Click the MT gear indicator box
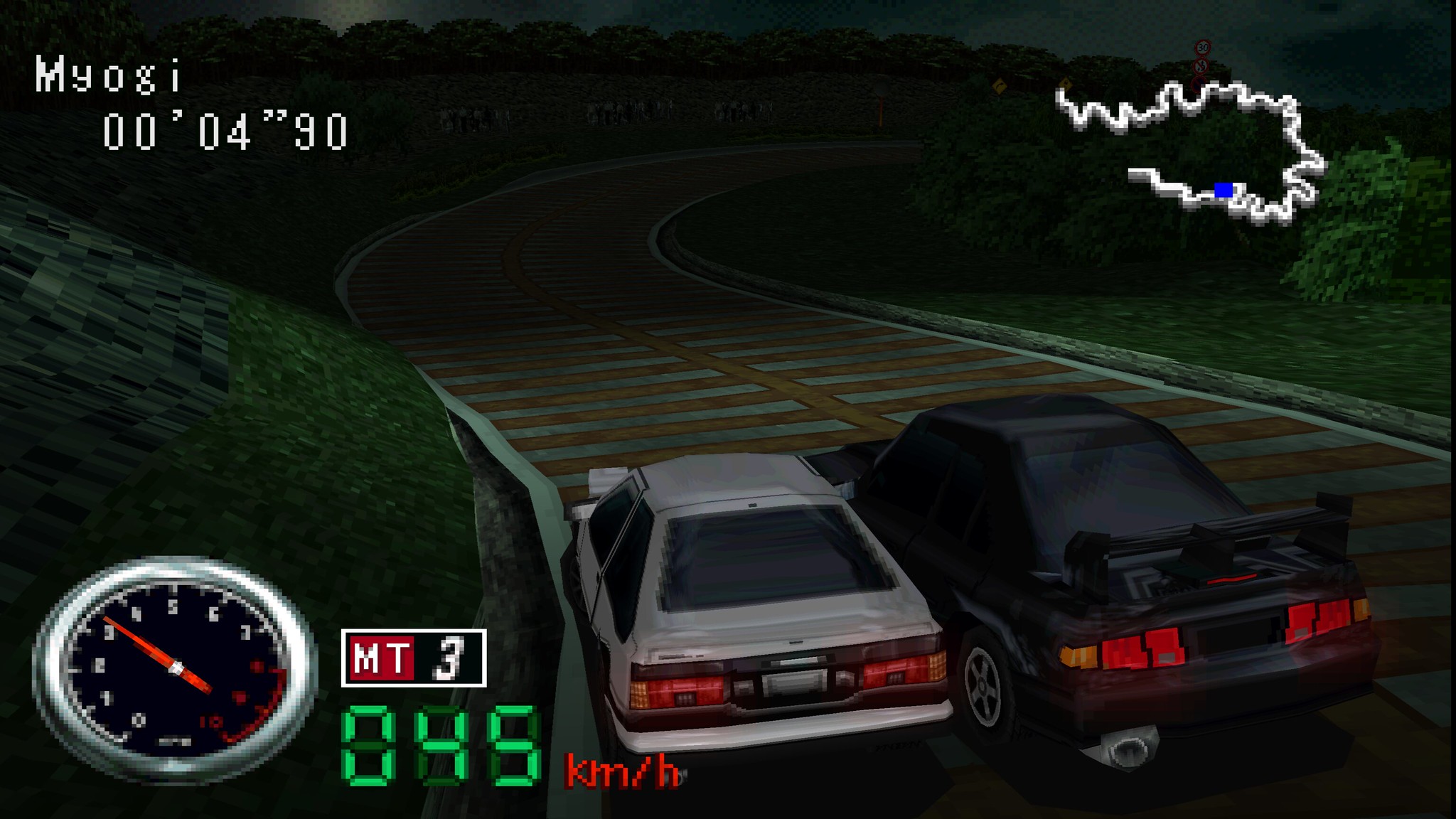The width and height of the screenshot is (1456, 819). click(x=413, y=658)
